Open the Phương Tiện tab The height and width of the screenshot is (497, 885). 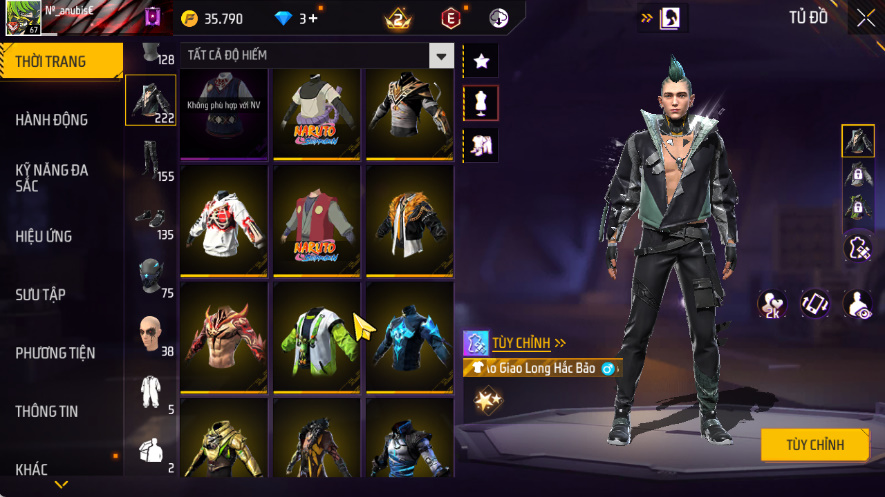pos(55,353)
